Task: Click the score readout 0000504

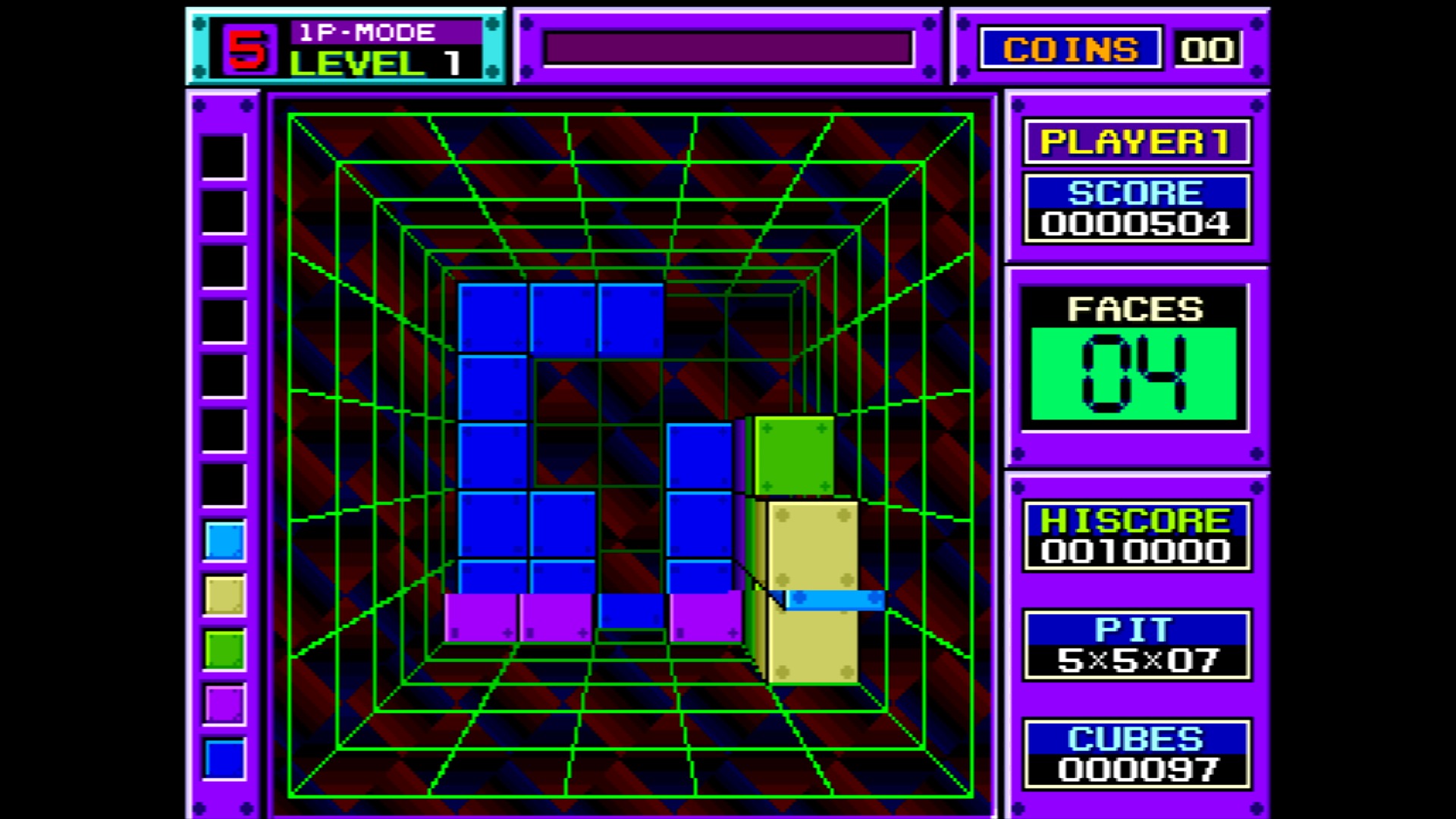Action: (x=1136, y=222)
